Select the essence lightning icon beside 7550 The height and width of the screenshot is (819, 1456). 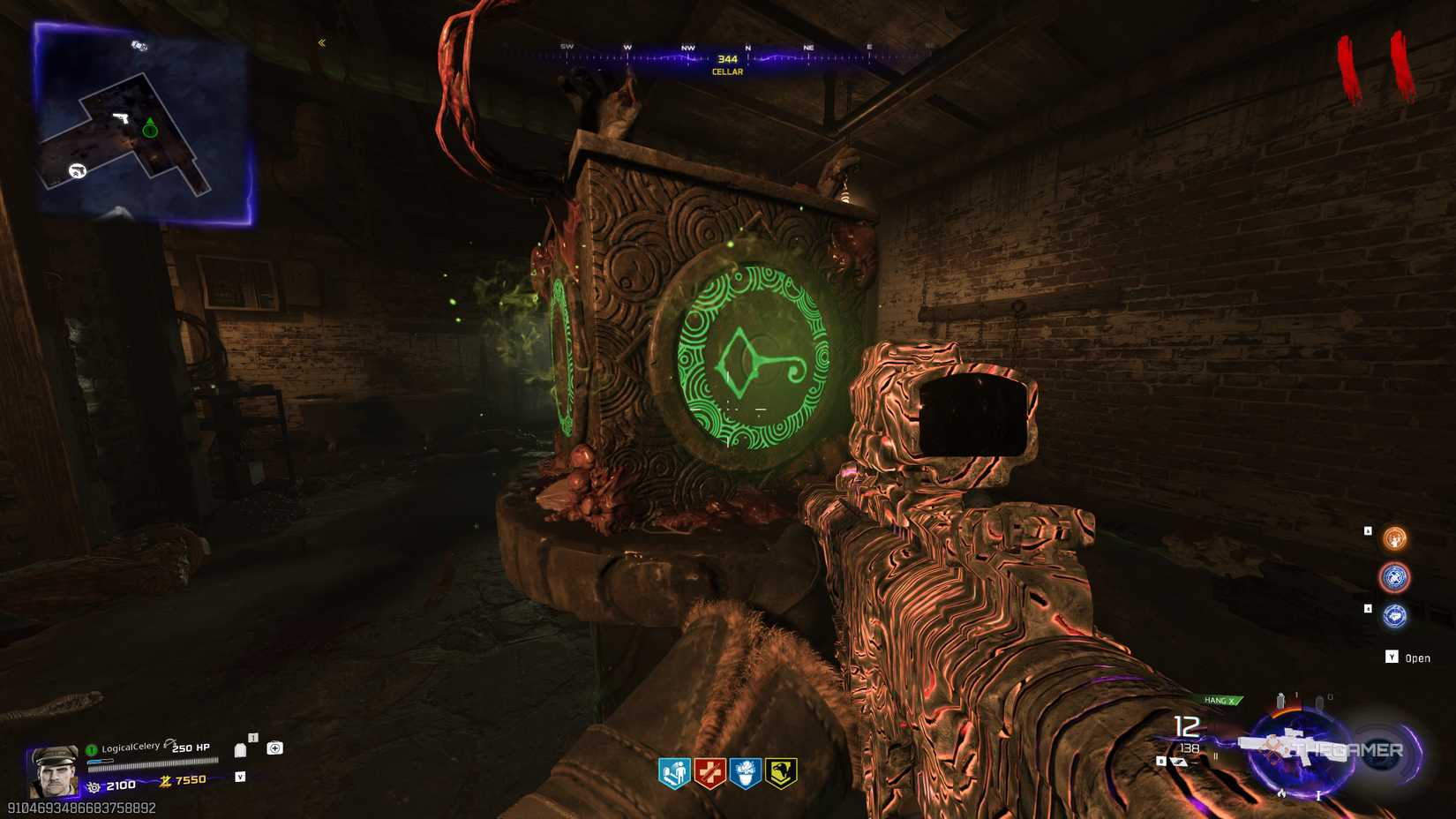[164, 781]
